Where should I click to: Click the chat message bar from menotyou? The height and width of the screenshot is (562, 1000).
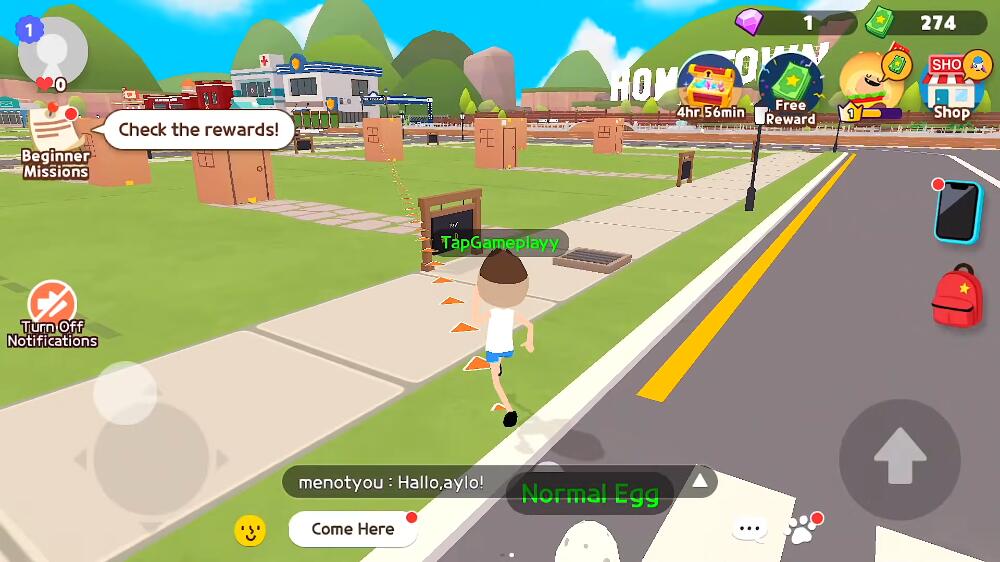click(x=400, y=482)
